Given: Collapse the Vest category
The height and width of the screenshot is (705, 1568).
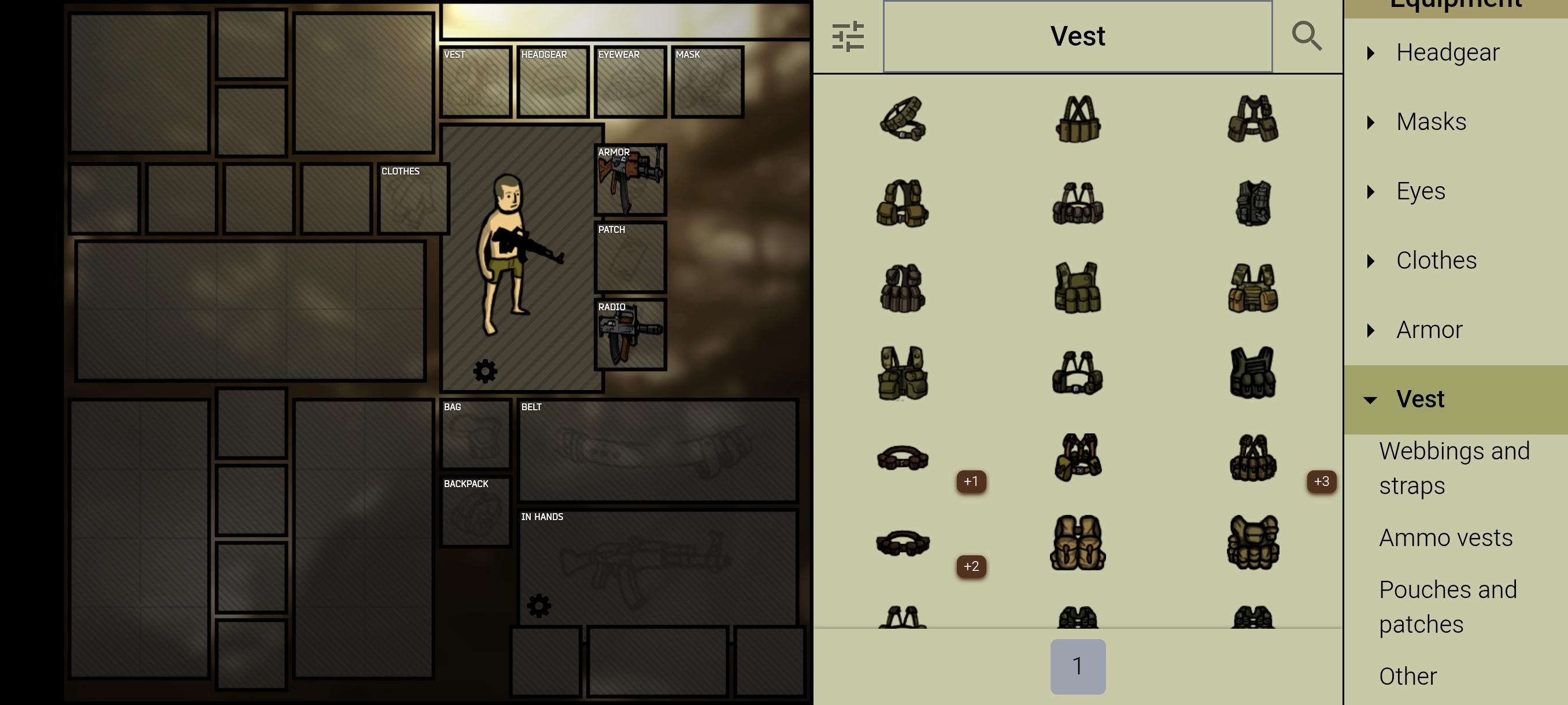Looking at the screenshot, I should tap(1421, 399).
